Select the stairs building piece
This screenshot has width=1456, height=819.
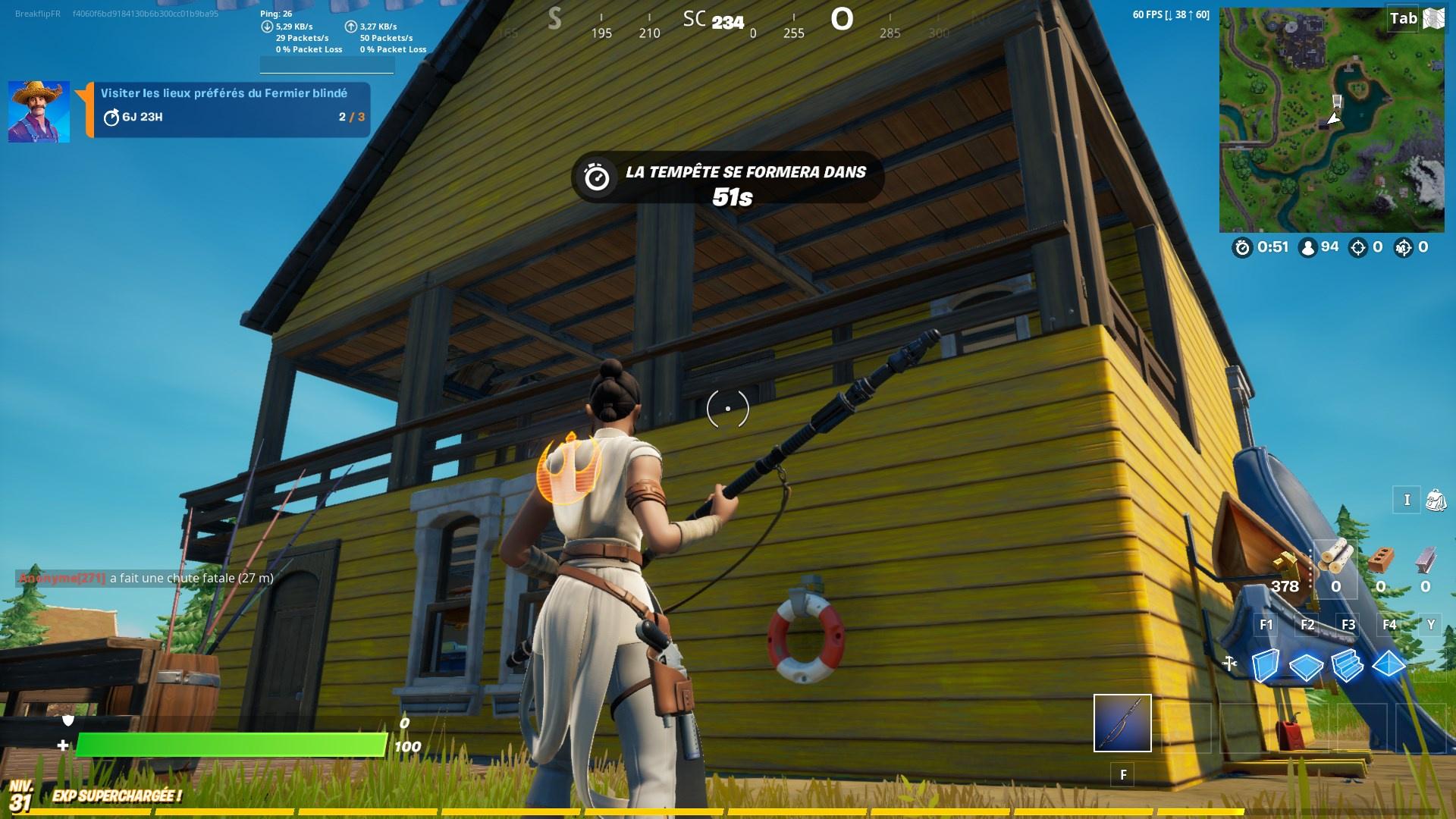pyautogui.click(x=1346, y=666)
